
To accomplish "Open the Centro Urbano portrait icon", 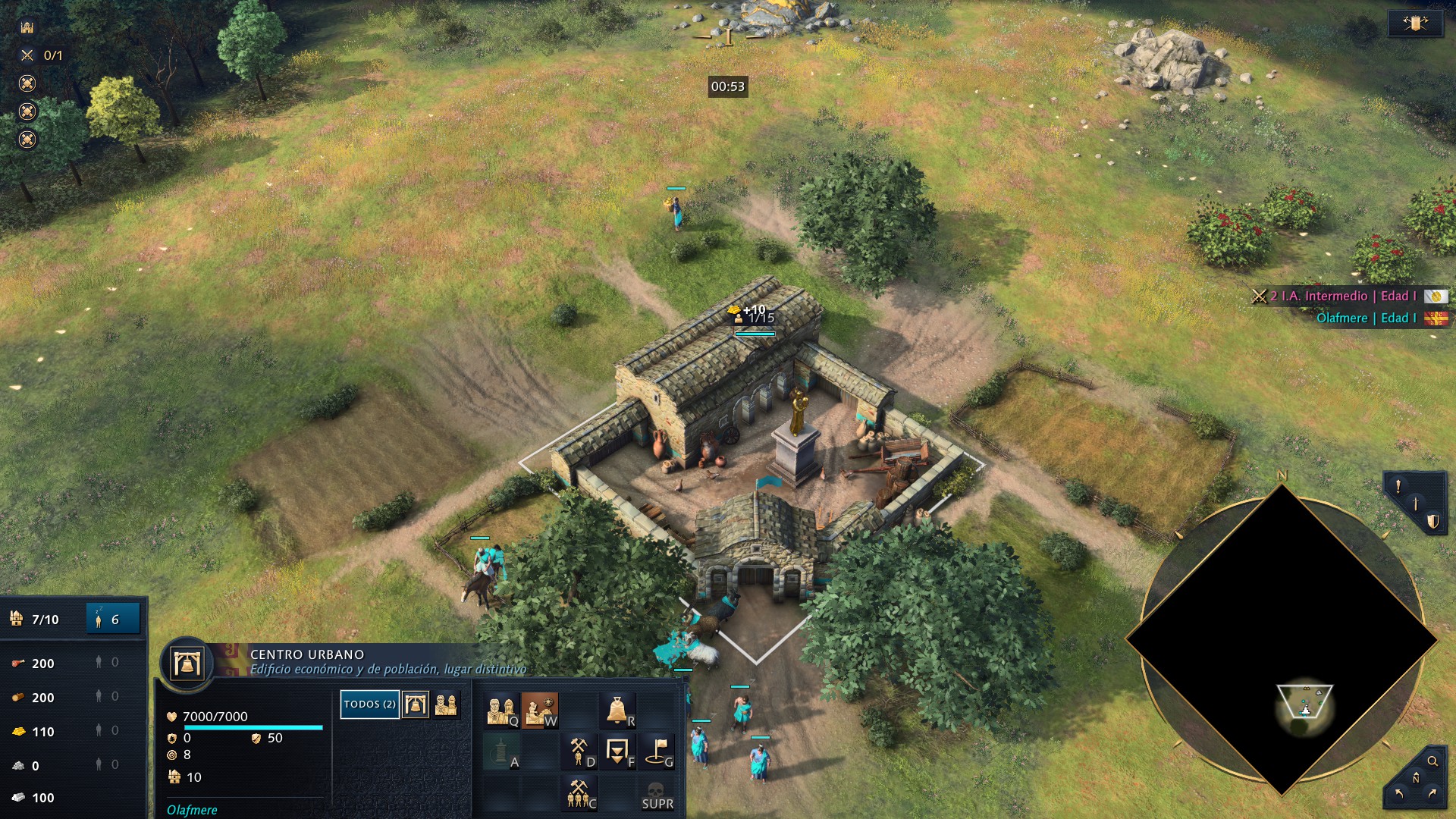I will [187, 664].
